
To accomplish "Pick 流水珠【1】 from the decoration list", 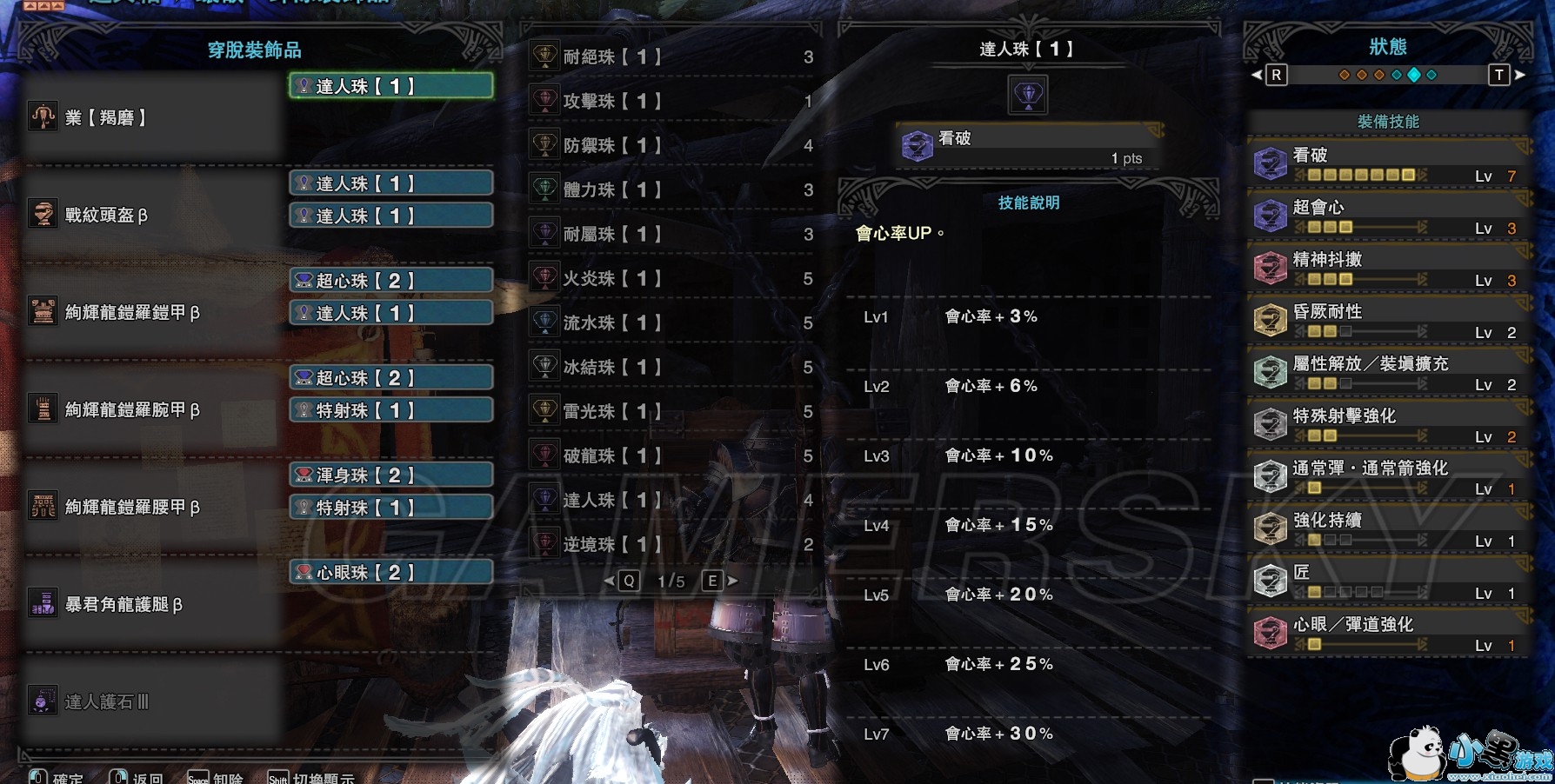I will pyautogui.click(x=671, y=323).
